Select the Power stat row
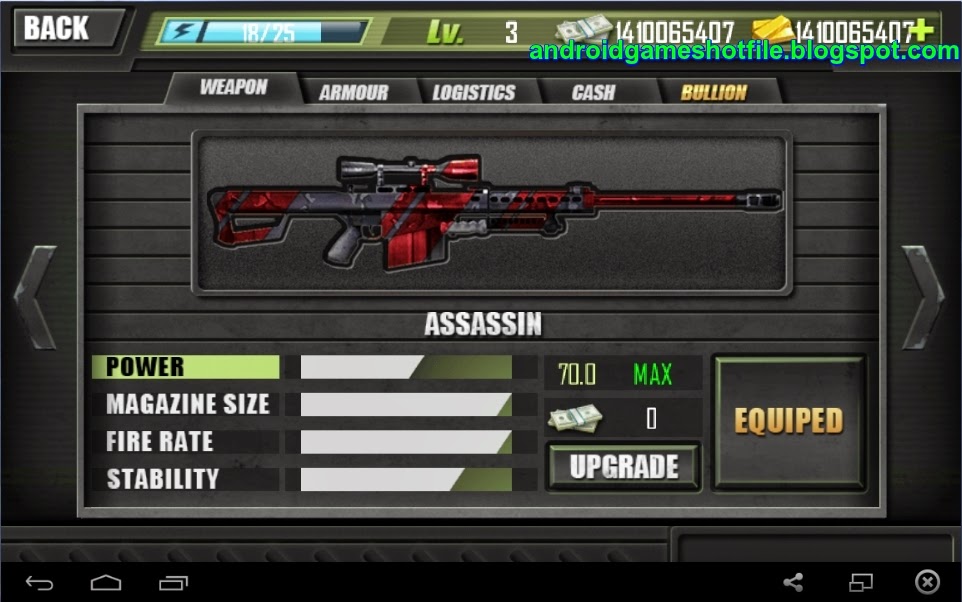 tap(186, 367)
